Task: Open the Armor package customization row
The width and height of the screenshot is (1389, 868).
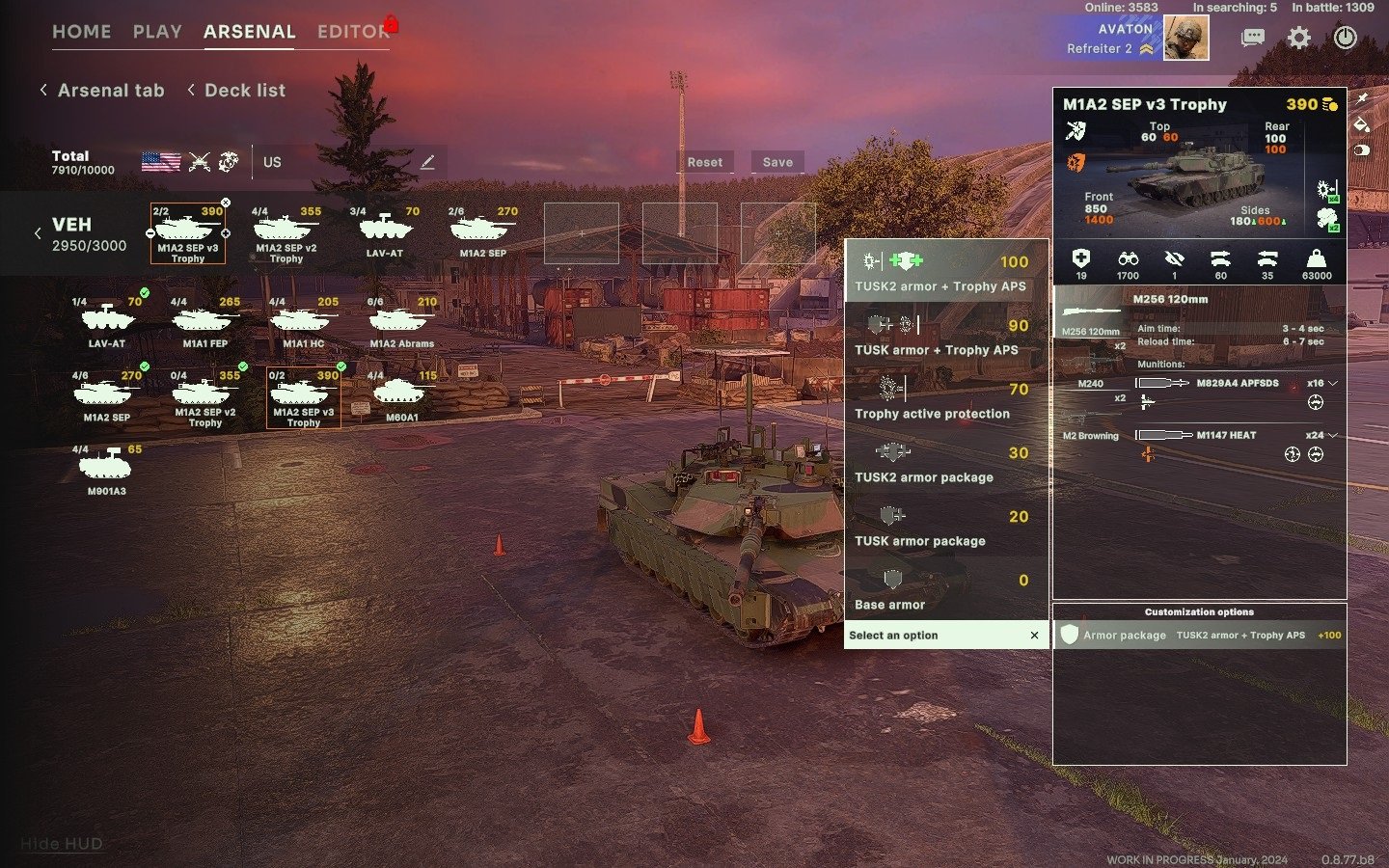Action: (1199, 636)
